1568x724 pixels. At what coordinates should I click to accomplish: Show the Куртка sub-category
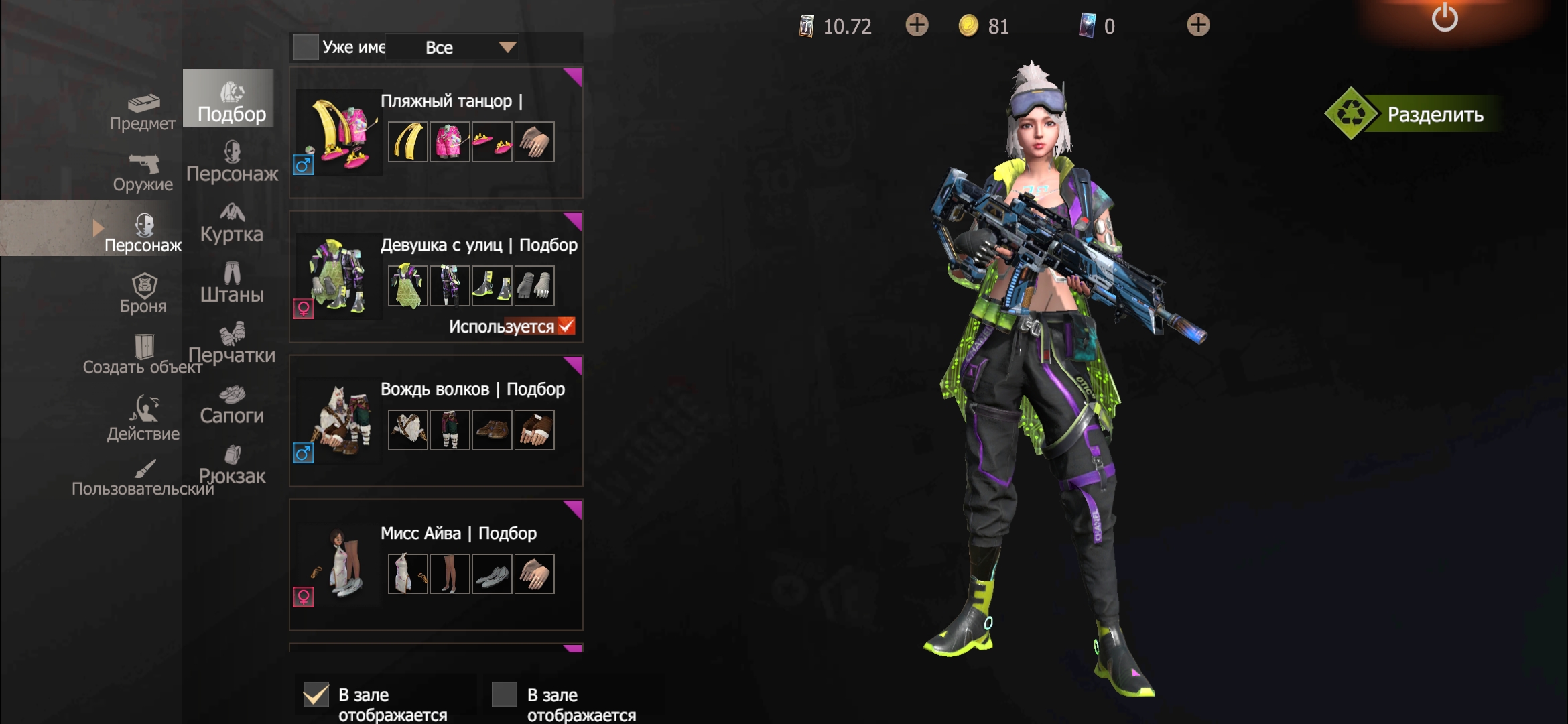pos(232,223)
